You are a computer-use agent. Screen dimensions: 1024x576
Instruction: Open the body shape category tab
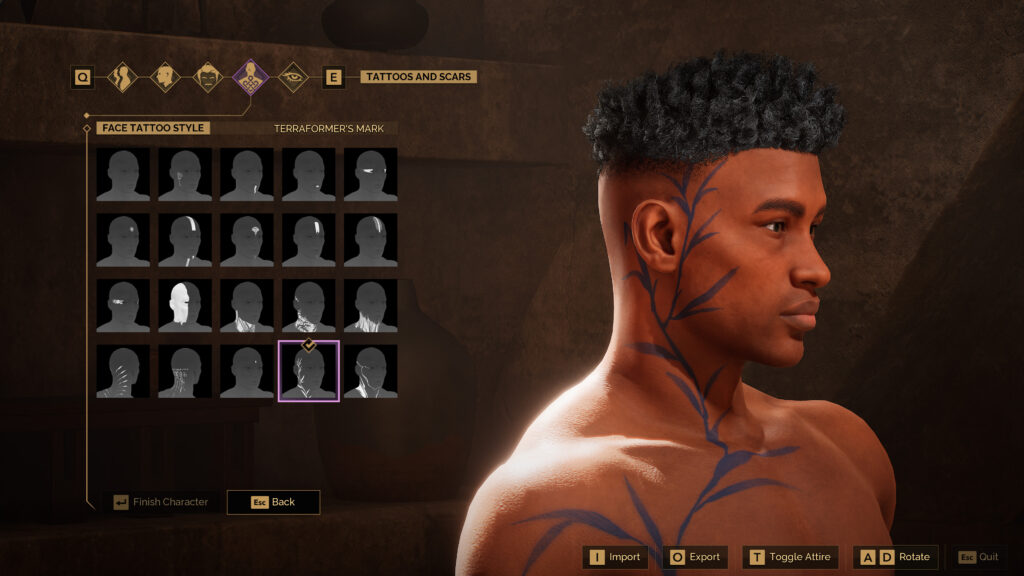coord(123,77)
